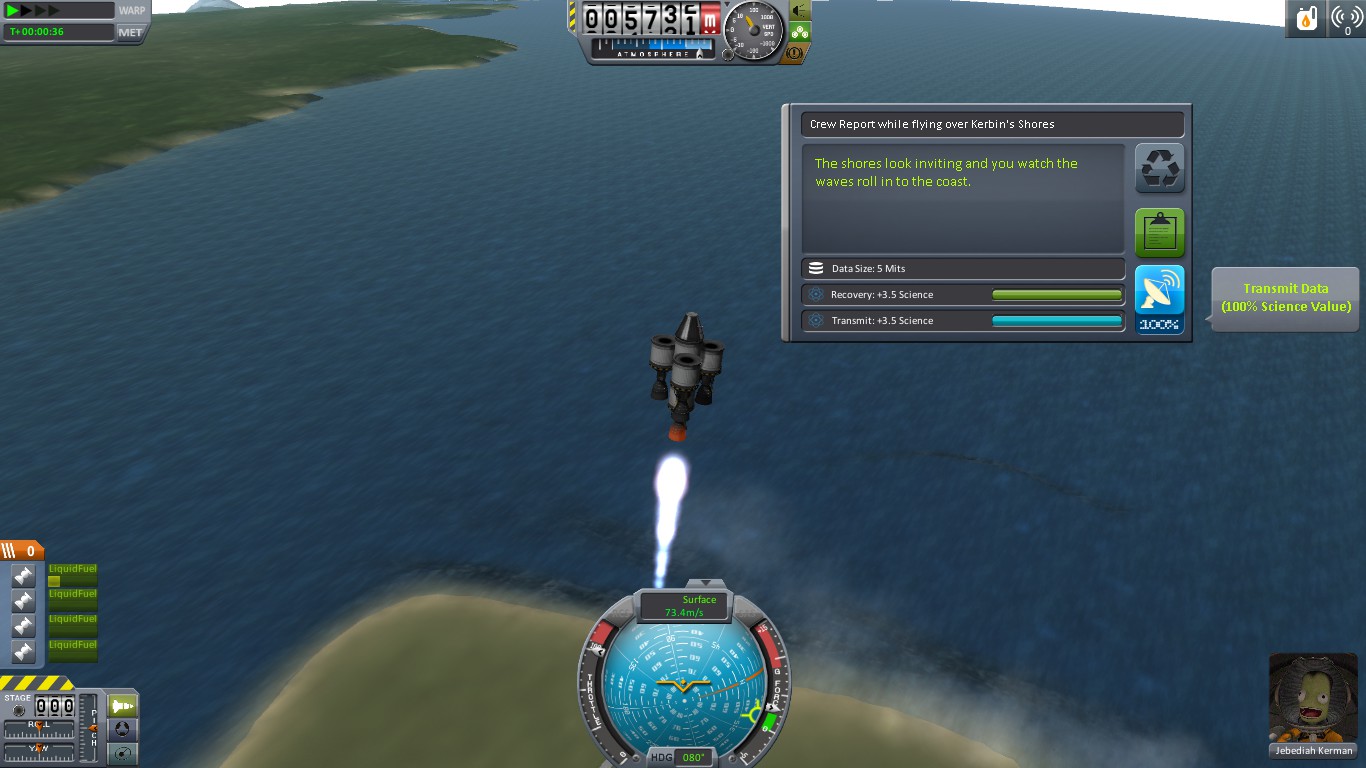
Task: Keep the crew report with the green clipboard
Action: click(x=1160, y=232)
